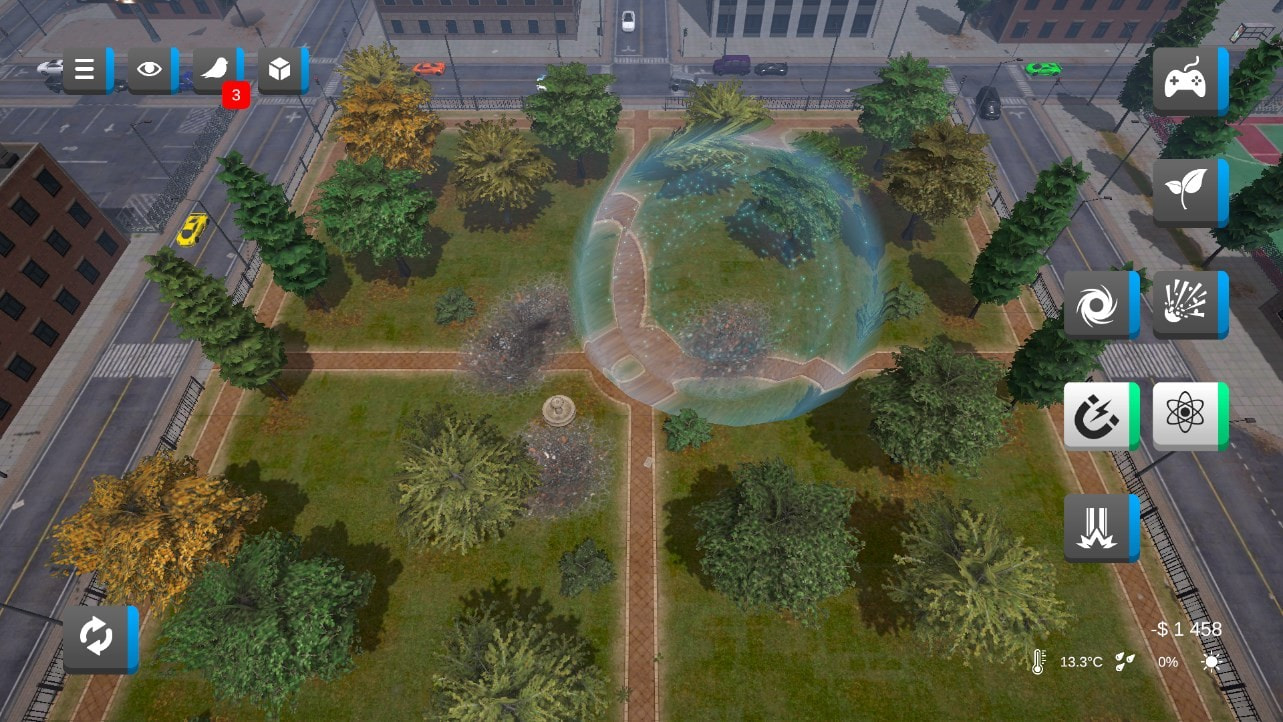Screen dimensions: 1283x722
Task: Select the atom power button
Action: (1188, 416)
